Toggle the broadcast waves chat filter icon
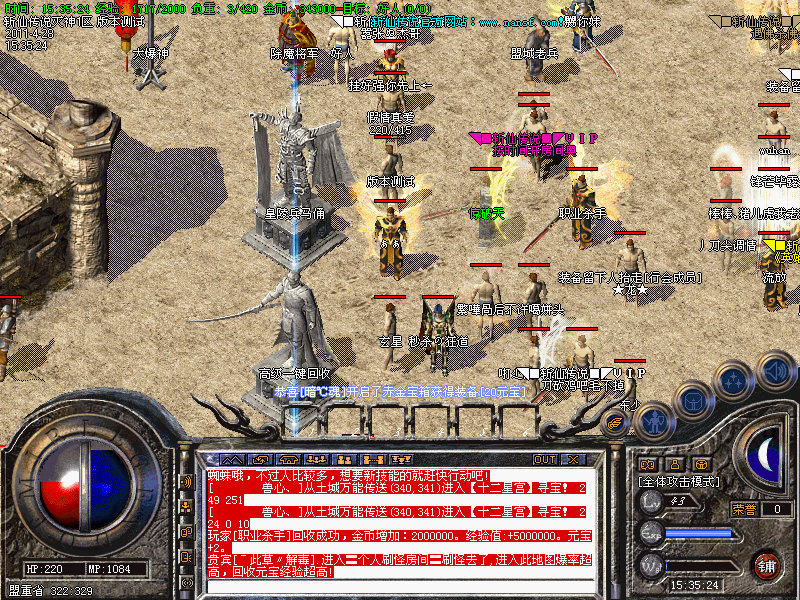Viewport: 800px width, 600px height. (187, 482)
